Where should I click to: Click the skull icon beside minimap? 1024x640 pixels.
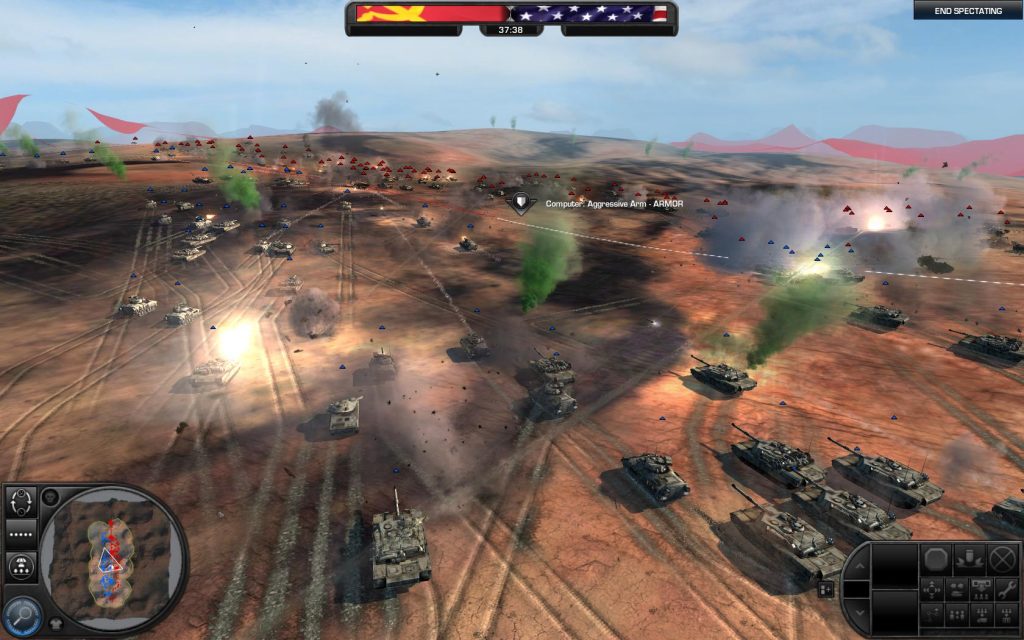click(x=51, y=497)
